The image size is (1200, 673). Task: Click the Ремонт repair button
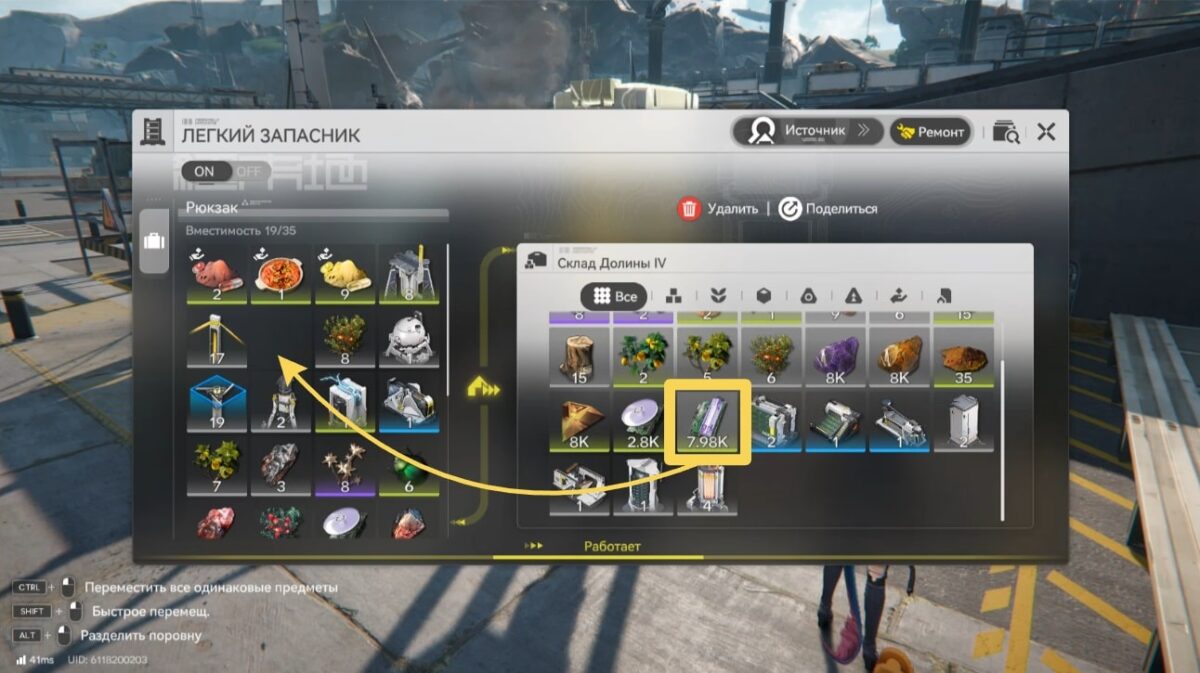930,131
